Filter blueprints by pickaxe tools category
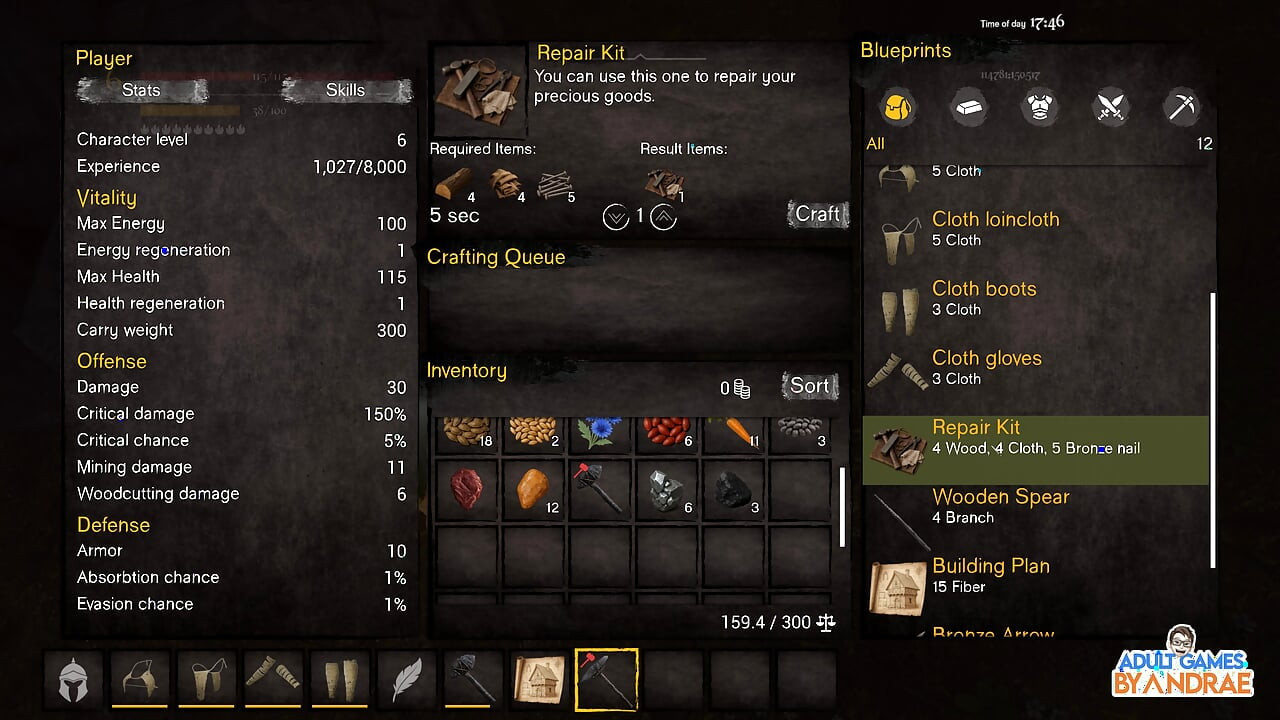1280x720 pixels. [1182, 106]
